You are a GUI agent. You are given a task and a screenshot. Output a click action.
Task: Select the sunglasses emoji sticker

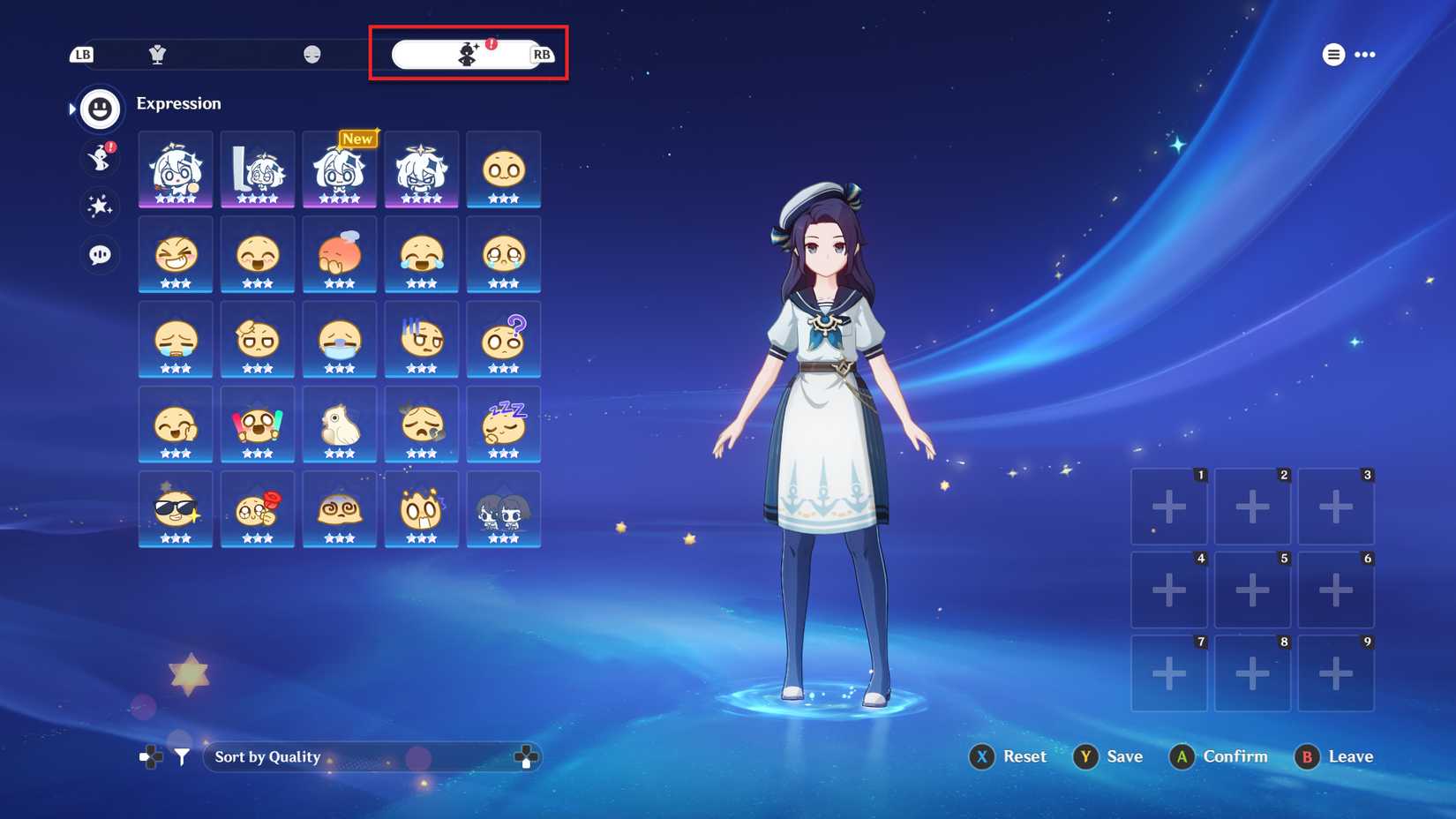coord(175,510)
